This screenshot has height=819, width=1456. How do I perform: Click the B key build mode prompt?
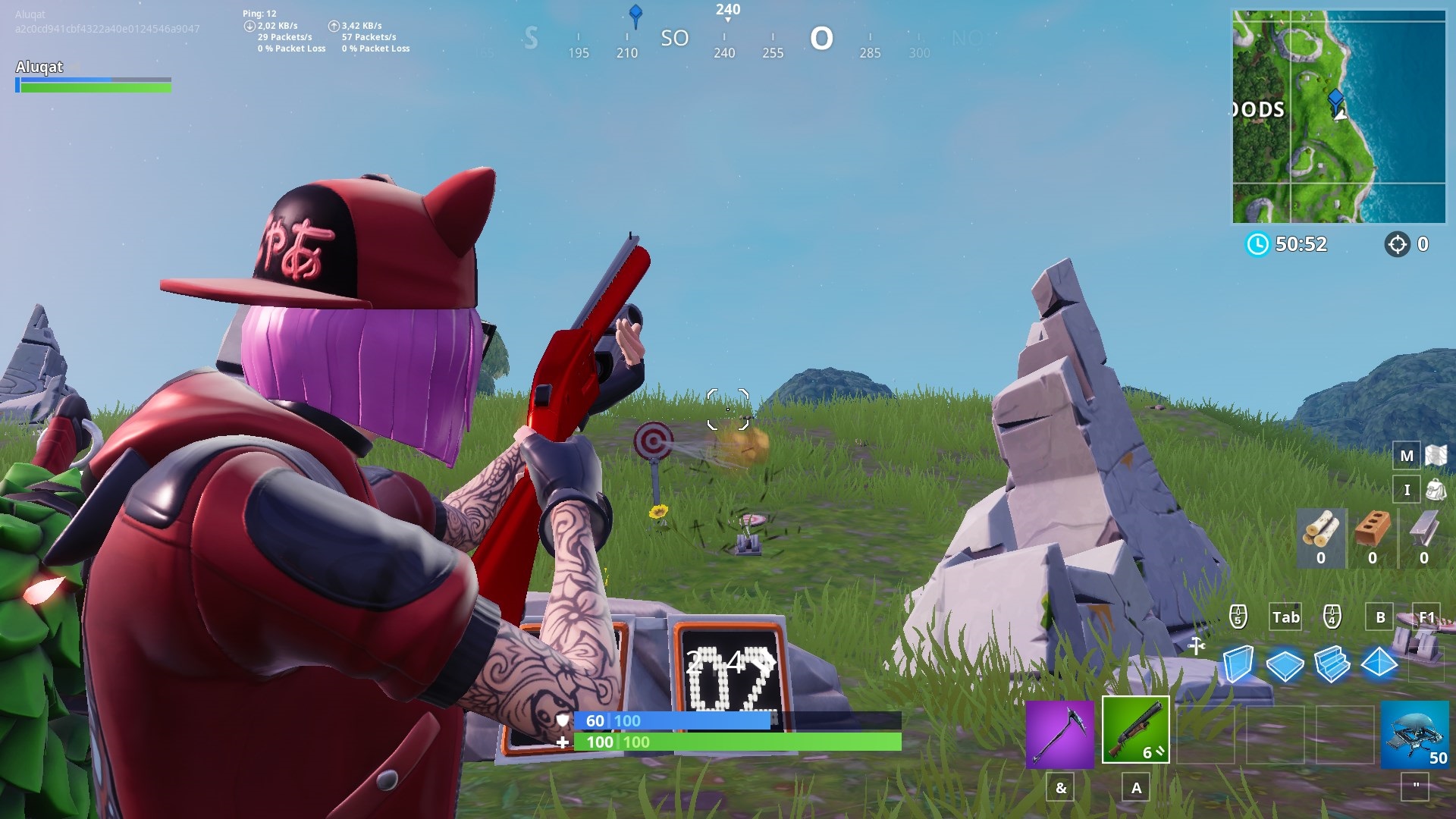[x=1380, y=617]
